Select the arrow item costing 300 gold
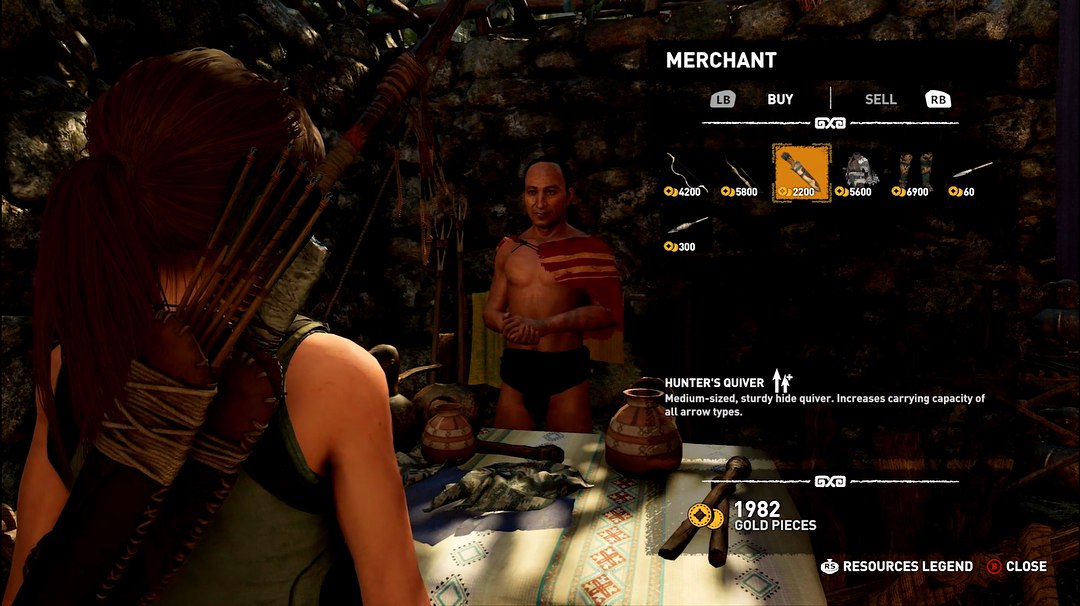 [686, 229]
